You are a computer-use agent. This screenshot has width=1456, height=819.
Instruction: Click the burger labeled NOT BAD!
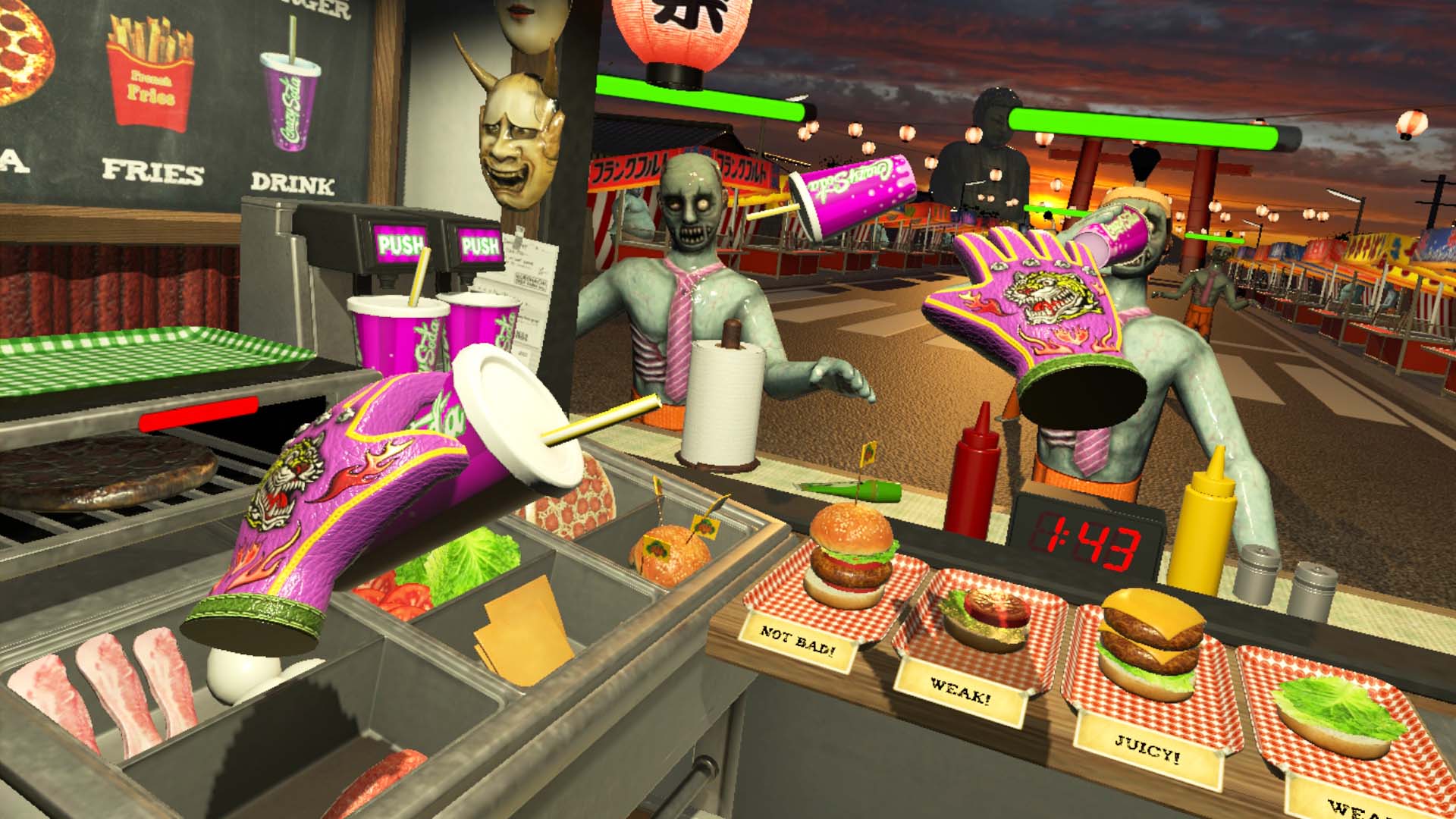click(x=849, y=554)
